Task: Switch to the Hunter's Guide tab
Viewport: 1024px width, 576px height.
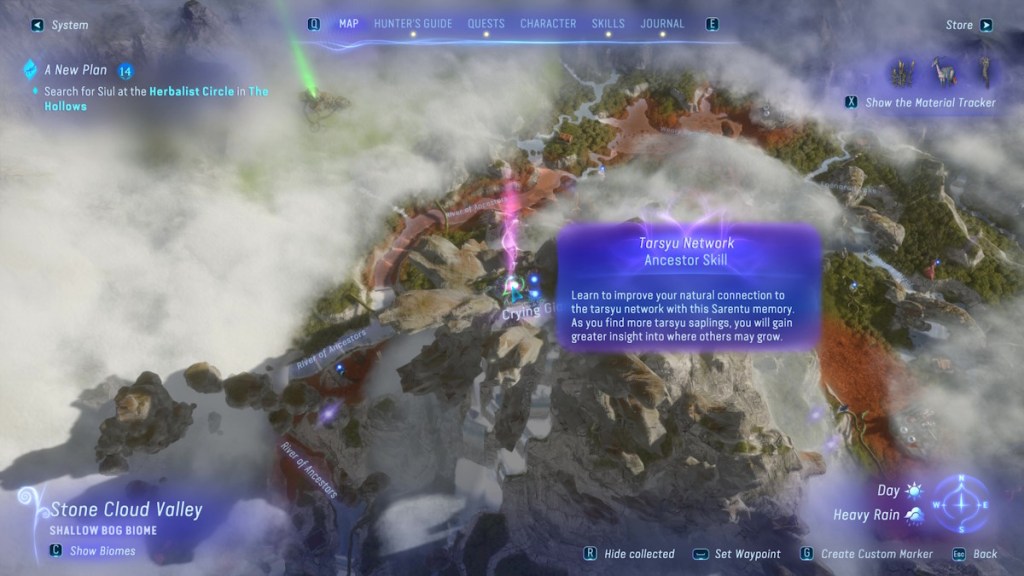Action: [x=412, y=24]
